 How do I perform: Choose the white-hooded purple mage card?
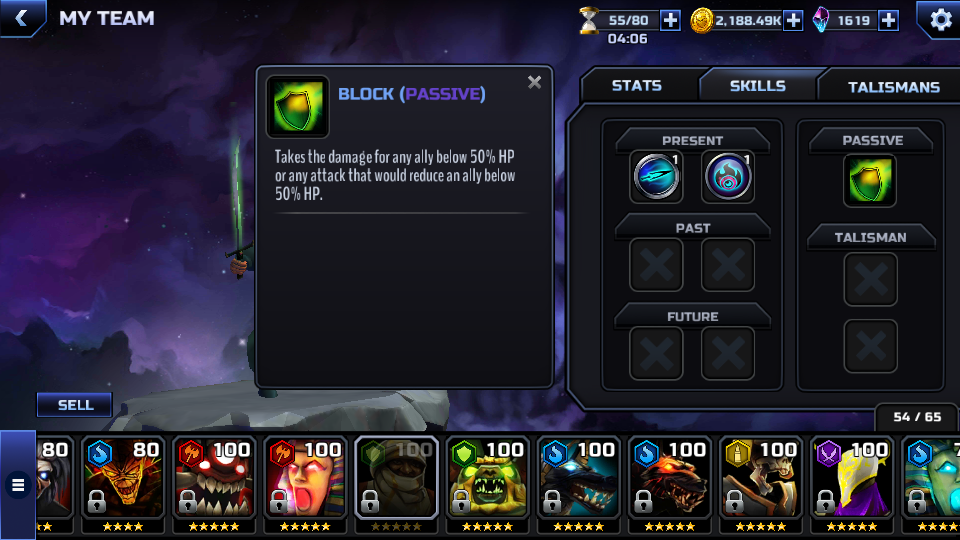(851, 483)
